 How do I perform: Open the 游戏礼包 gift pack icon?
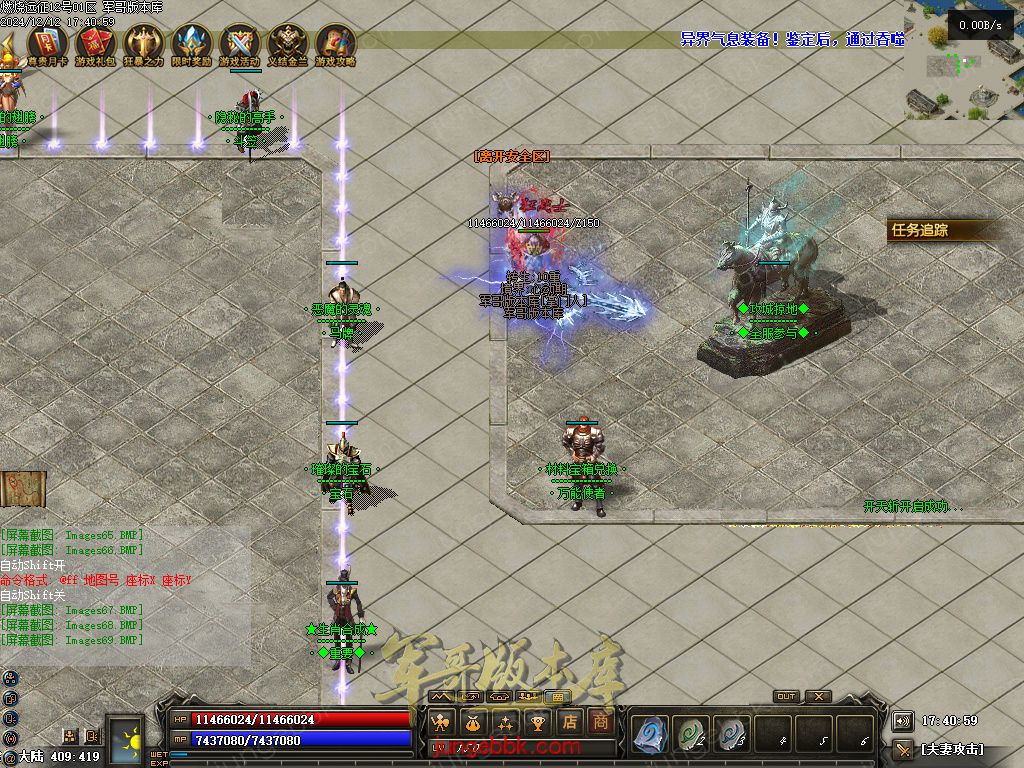94,43
